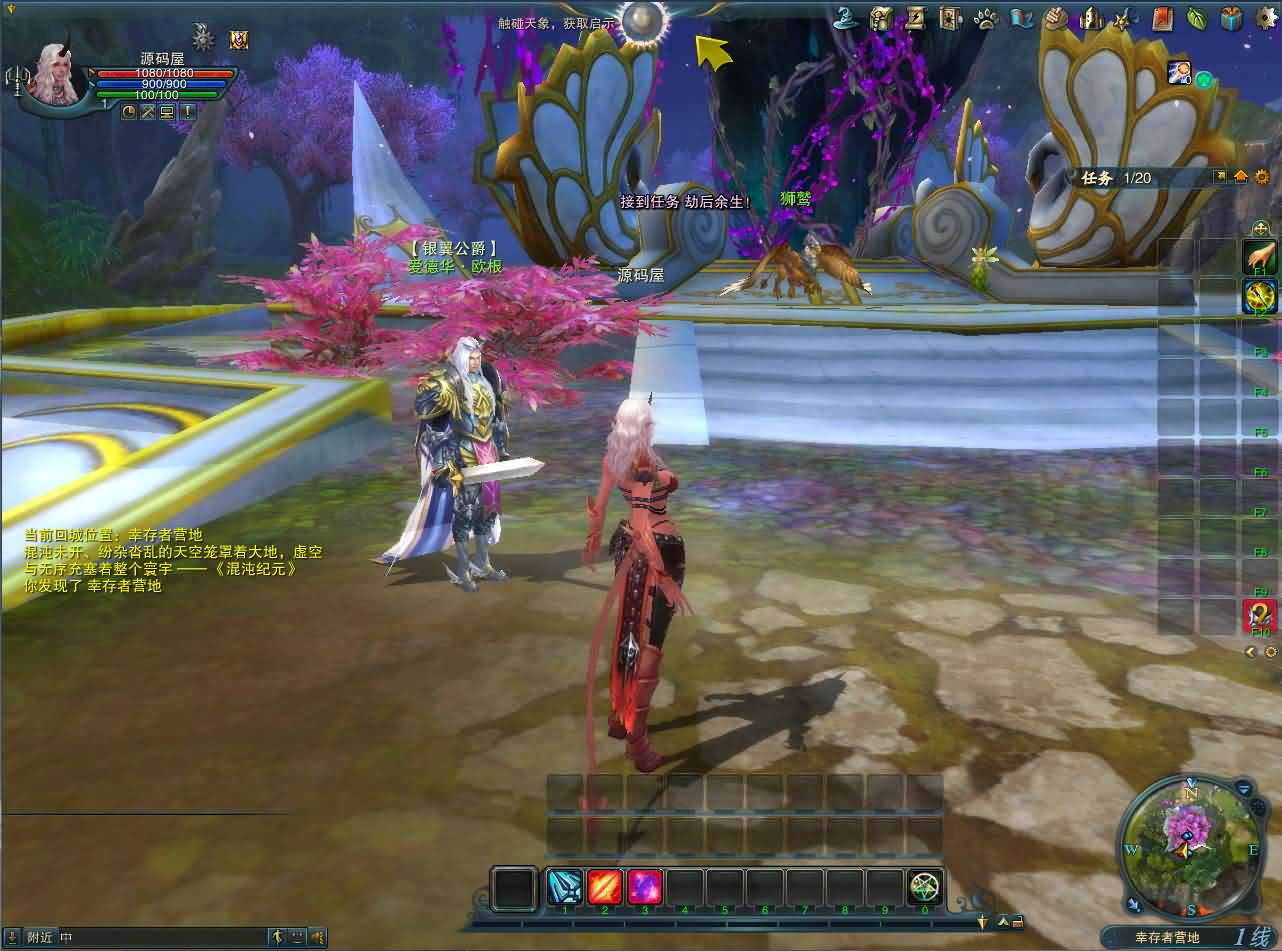Viewport: 1282px width, 951px height.
Task: Open the gift box rewards icon
Action: pos(1232,18)
